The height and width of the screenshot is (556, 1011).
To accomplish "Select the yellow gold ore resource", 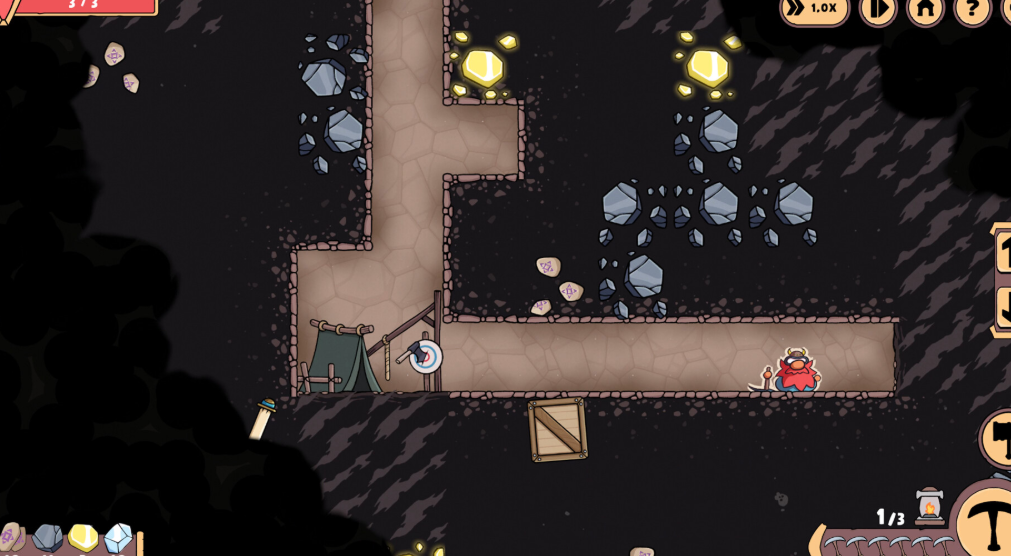I will tap(82, 538).
